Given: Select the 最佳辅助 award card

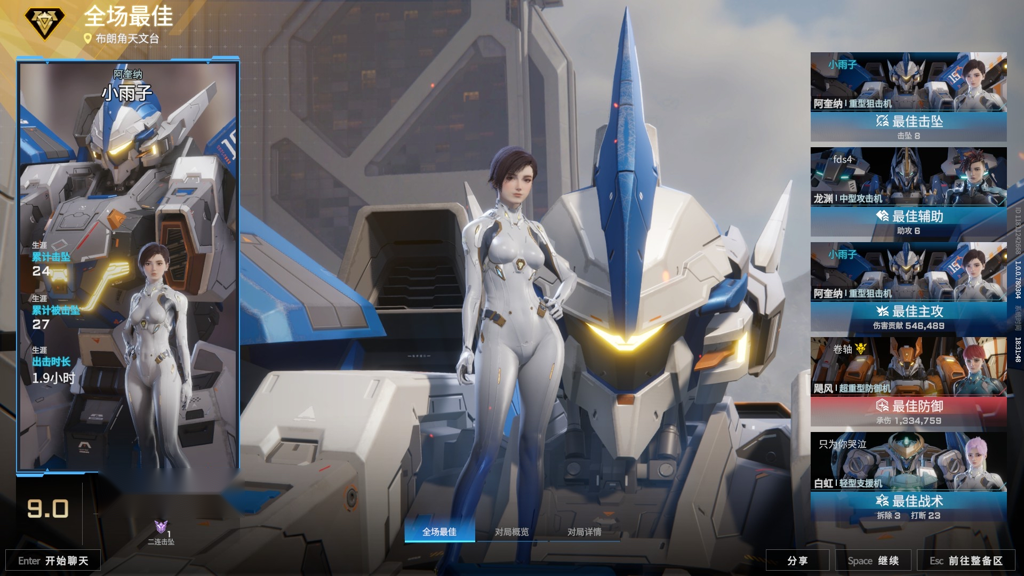Looking at the screenshot, I should 908,191.
